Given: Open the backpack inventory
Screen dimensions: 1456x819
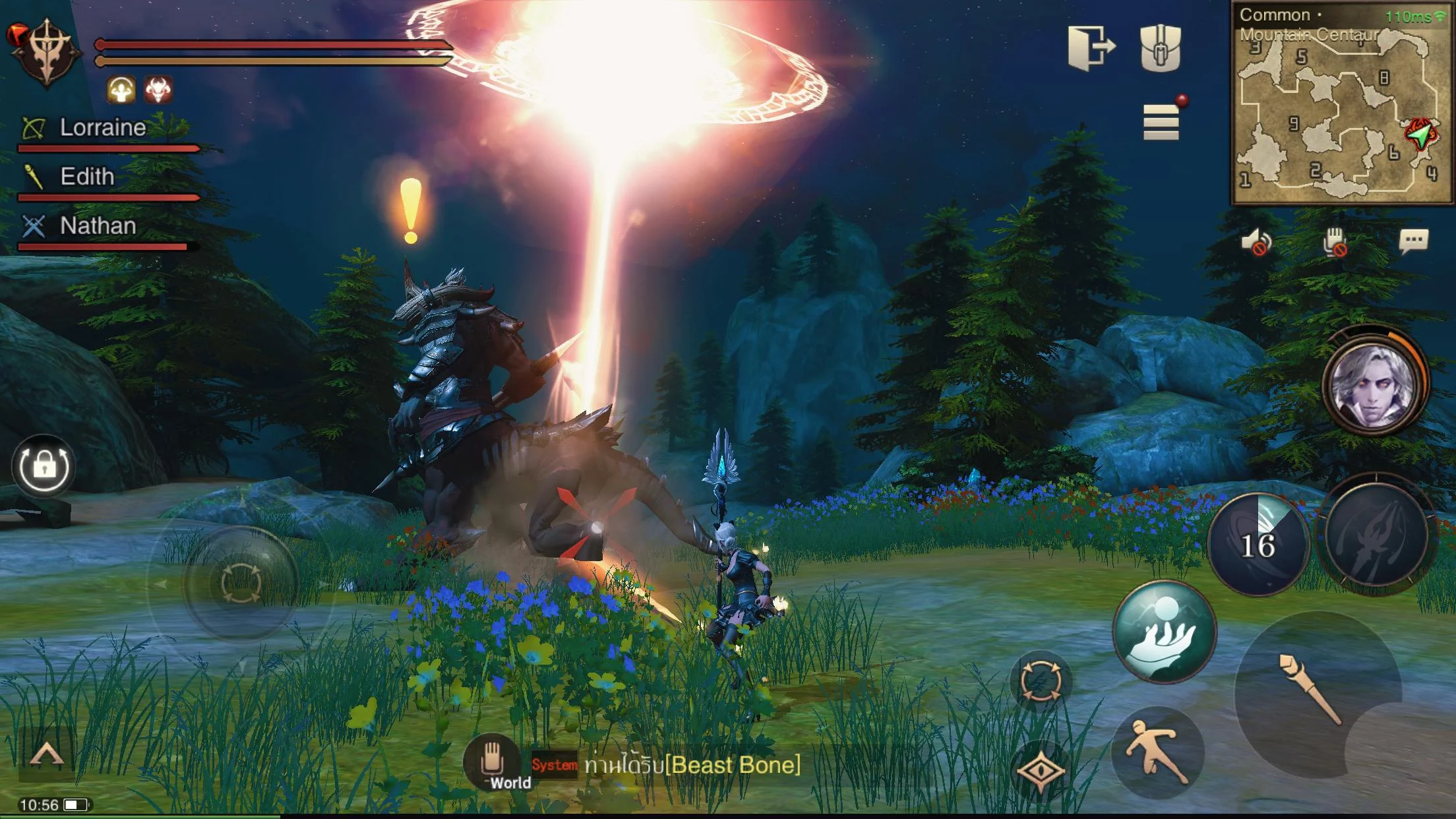Looking at the screenshot, I should (1161, 47).
